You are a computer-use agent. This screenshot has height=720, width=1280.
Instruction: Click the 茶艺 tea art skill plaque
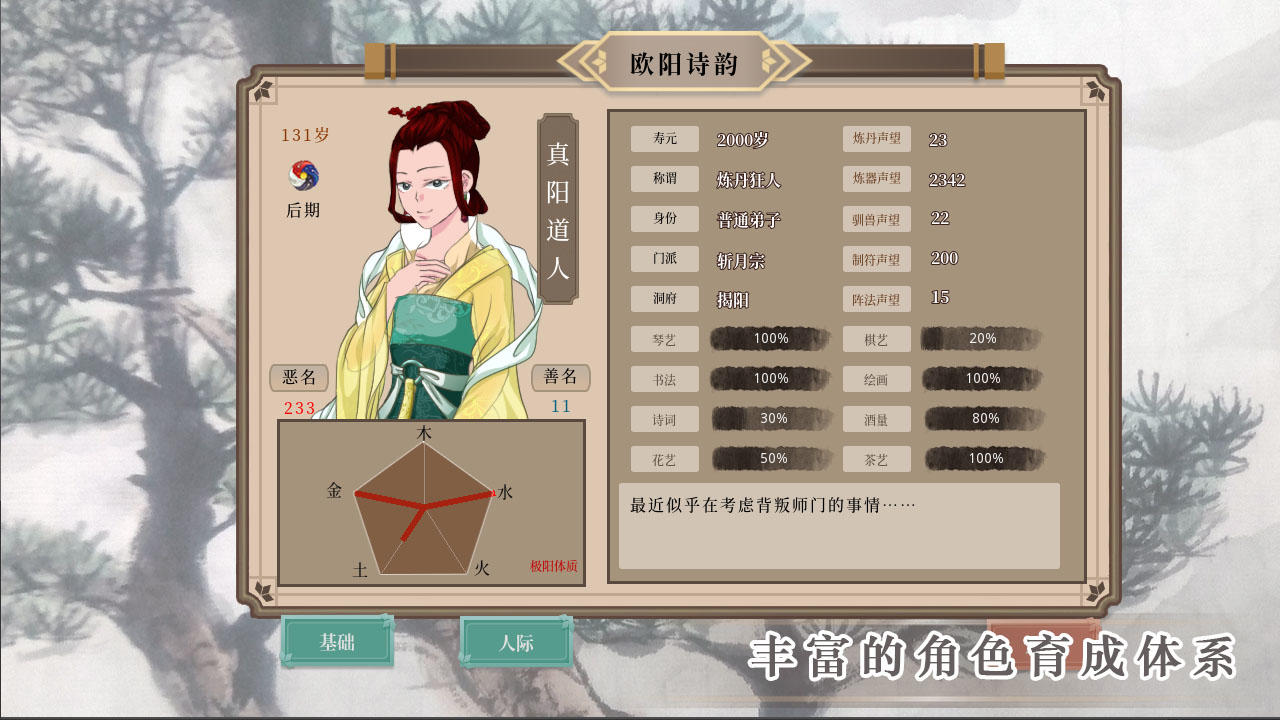(875, 459)
